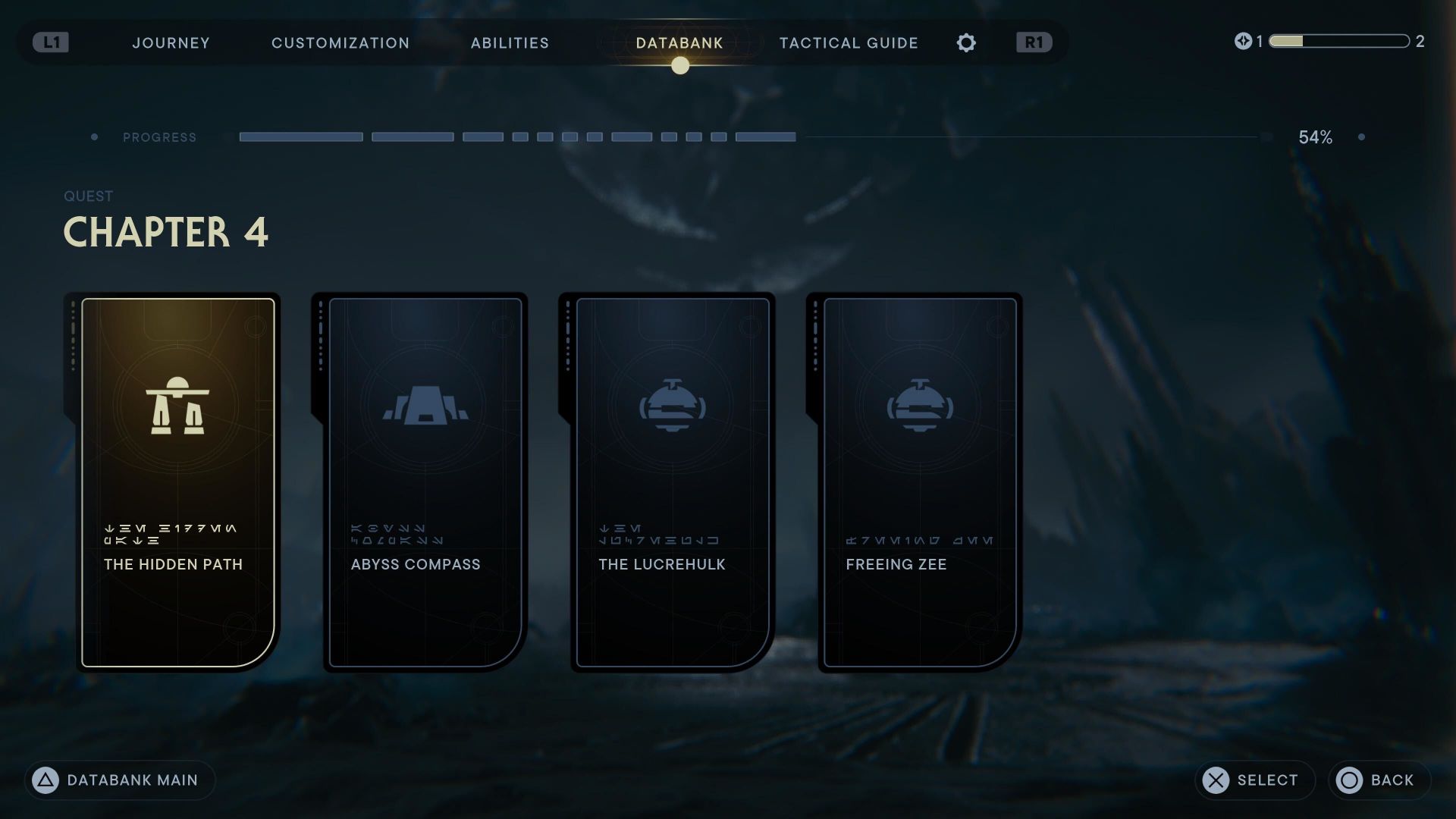The height and width of the screenshot is (819, 1456).
Task: Click the circle button icon next to BACK
Action: pos(1349,780)
